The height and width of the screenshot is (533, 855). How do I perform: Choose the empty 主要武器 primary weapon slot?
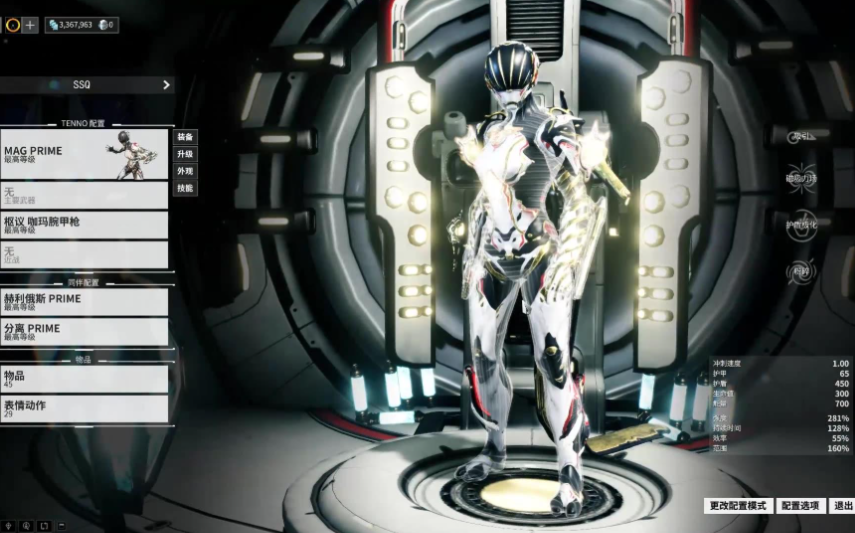[84, 195]
